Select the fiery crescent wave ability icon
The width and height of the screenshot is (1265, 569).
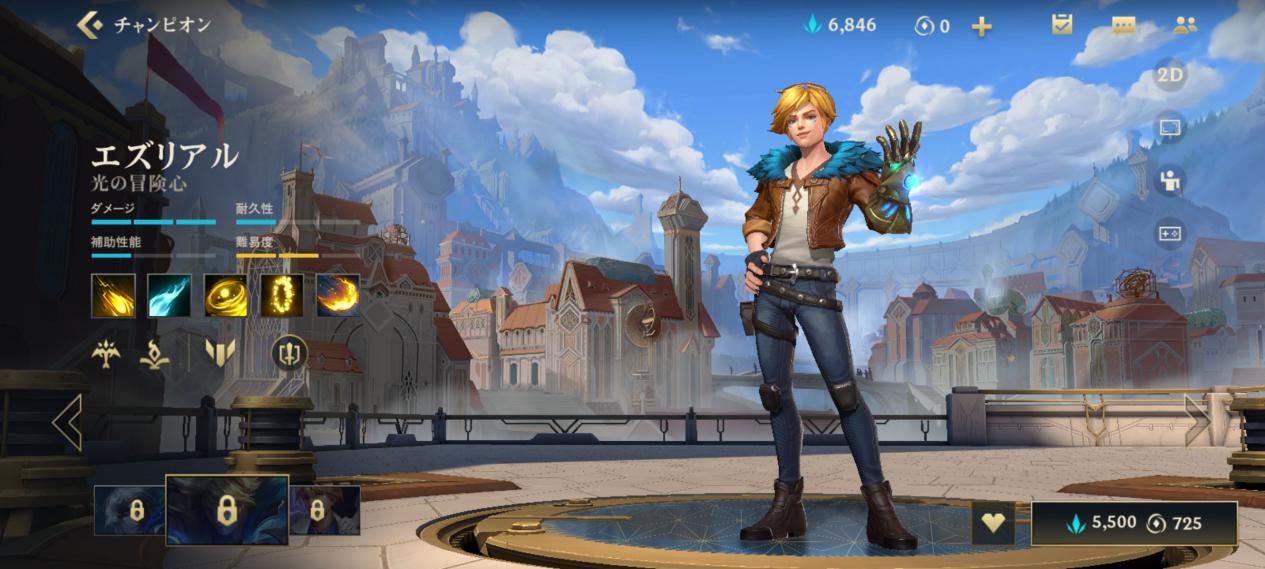coord(338,295)
